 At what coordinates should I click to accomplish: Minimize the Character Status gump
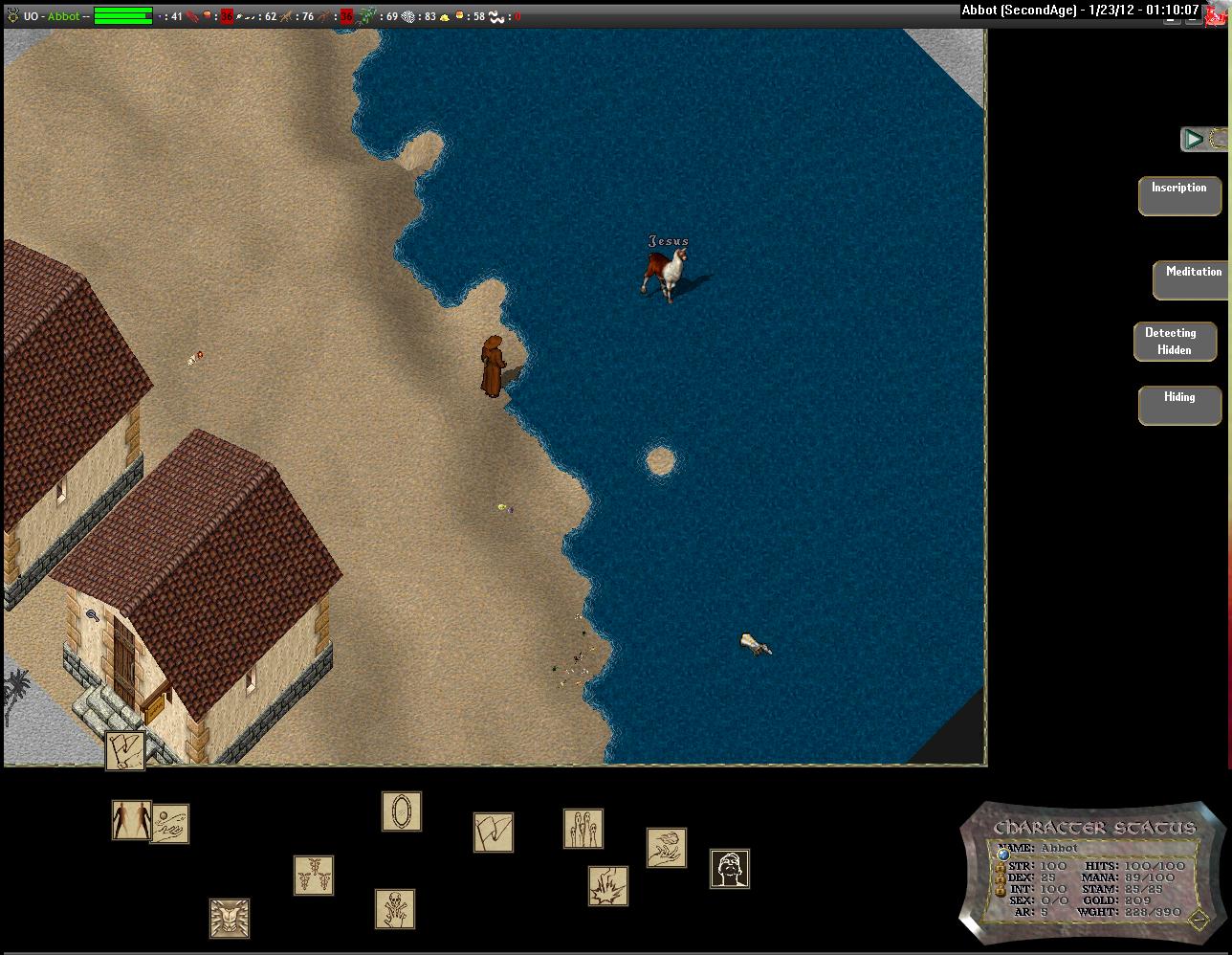[1199, 920]
